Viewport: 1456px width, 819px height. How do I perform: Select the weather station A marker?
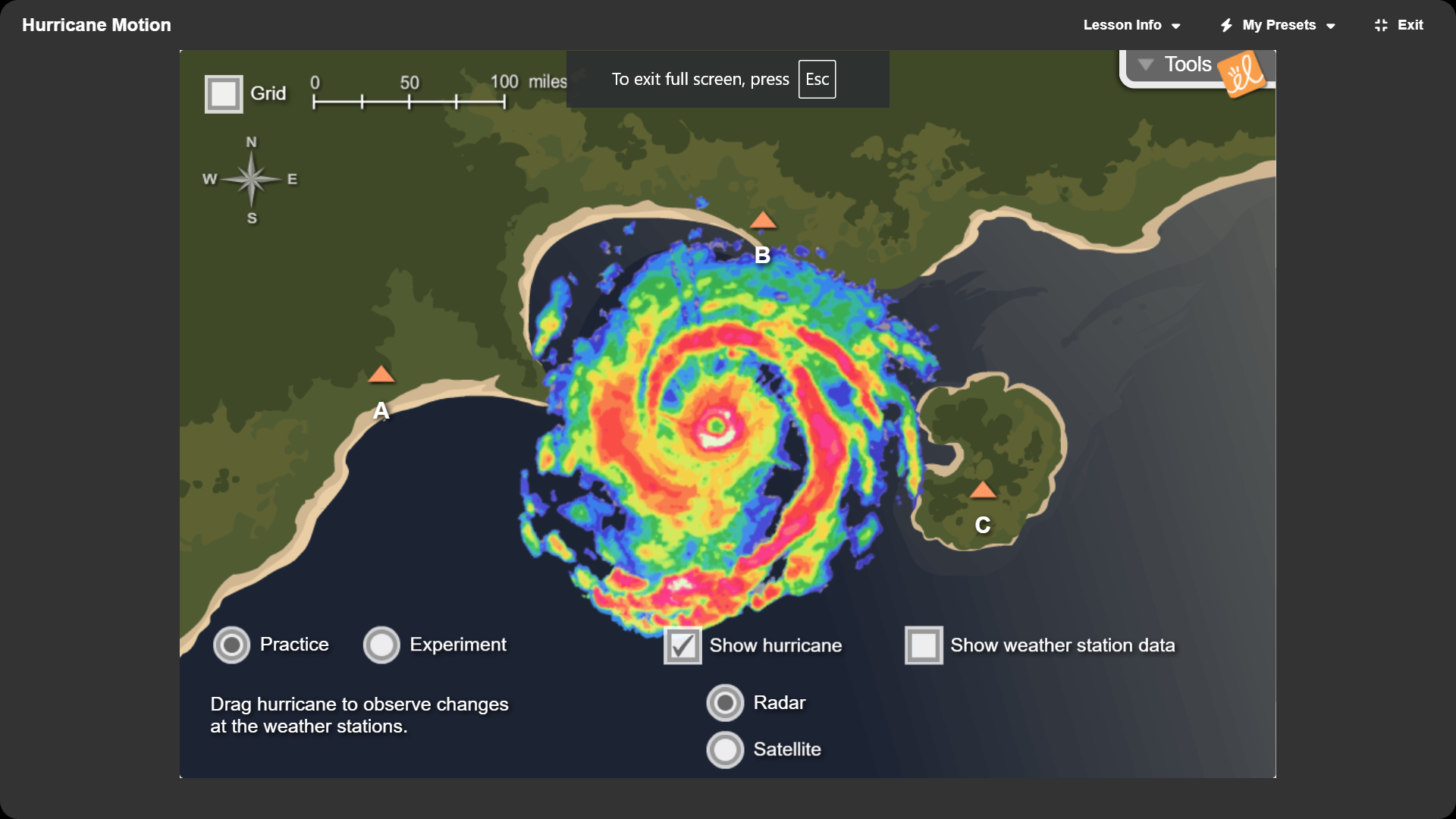point(383,374)
